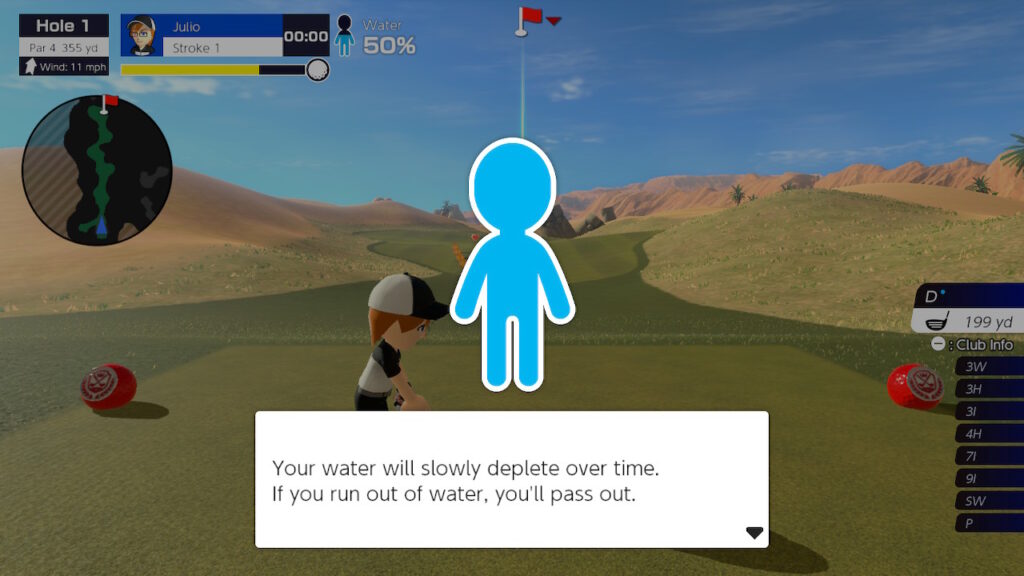Advance the water tutorial dialogue arrow

[x=754, y=533]
